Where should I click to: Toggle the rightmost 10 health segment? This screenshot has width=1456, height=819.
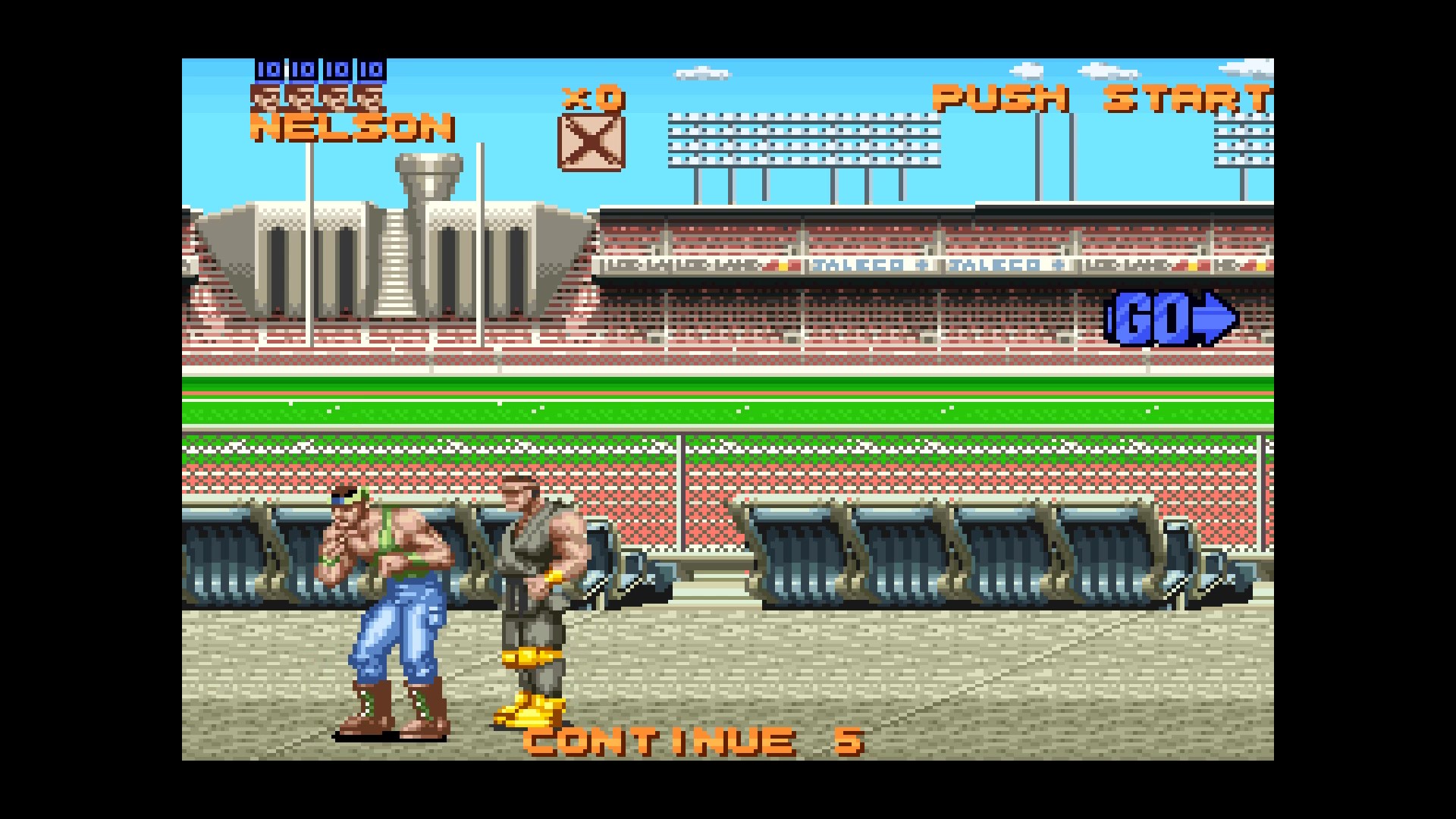[x=369, y=70]
